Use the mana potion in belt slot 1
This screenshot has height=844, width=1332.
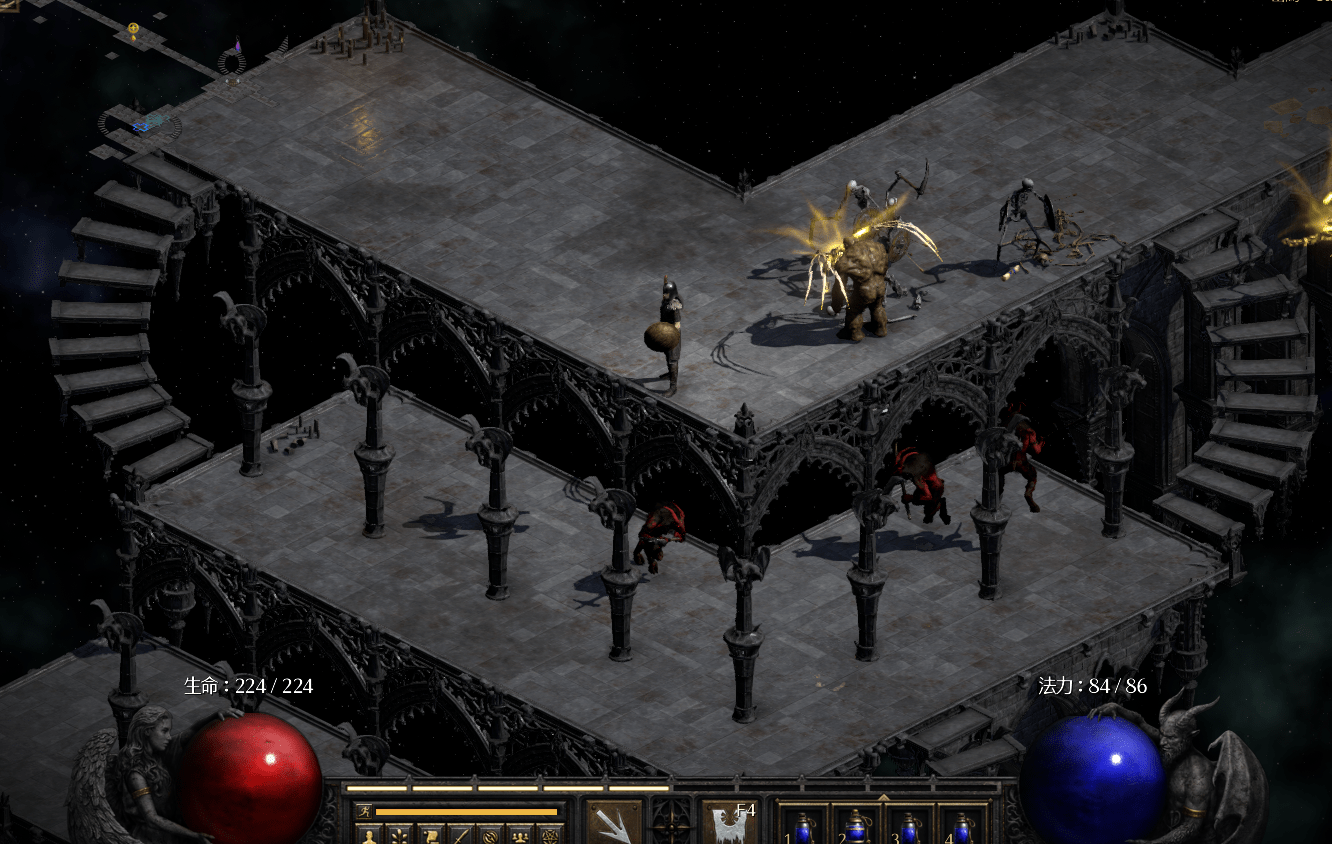point(804,829)
